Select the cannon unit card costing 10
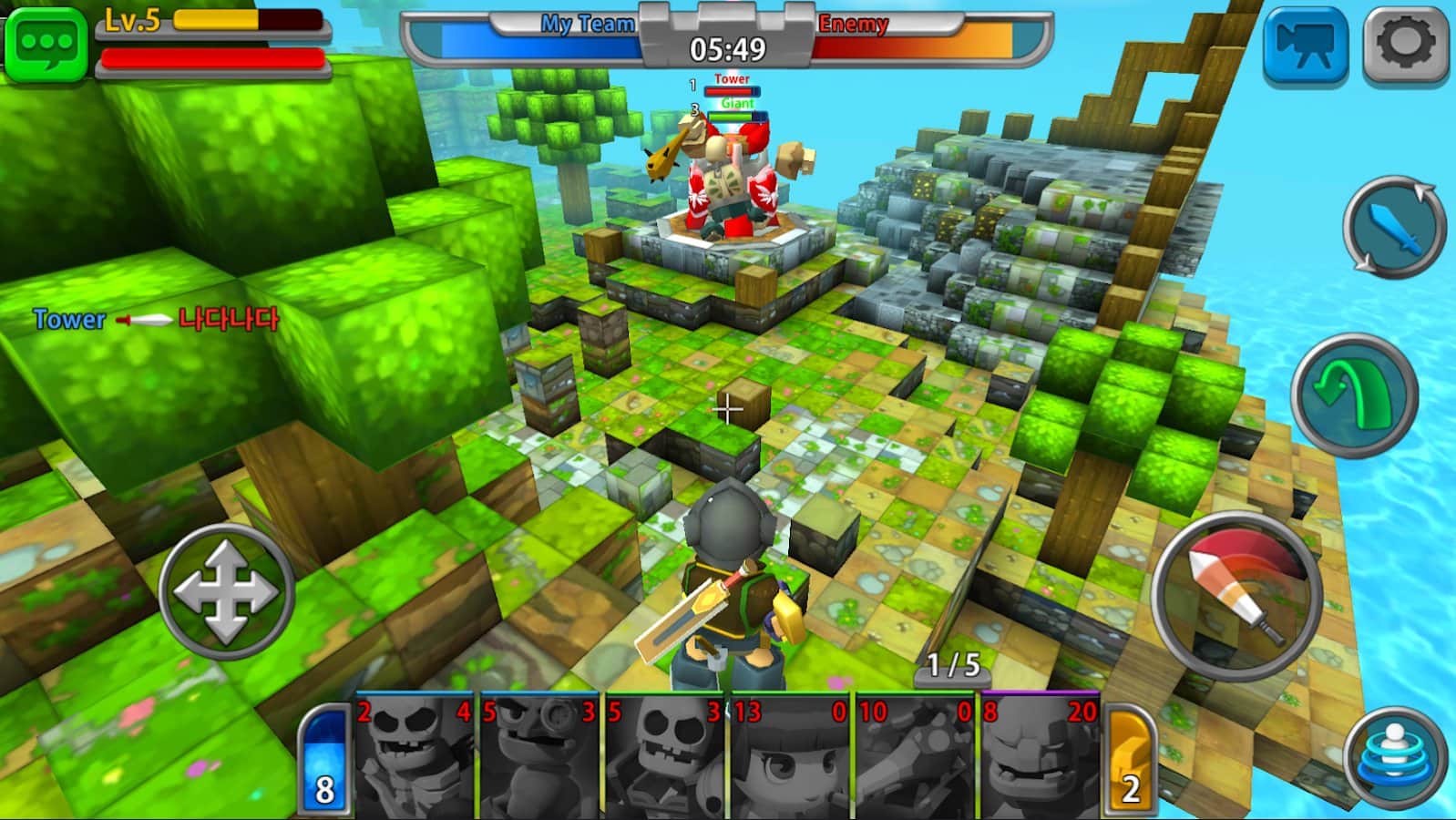1456x820 pixels. 915,758
